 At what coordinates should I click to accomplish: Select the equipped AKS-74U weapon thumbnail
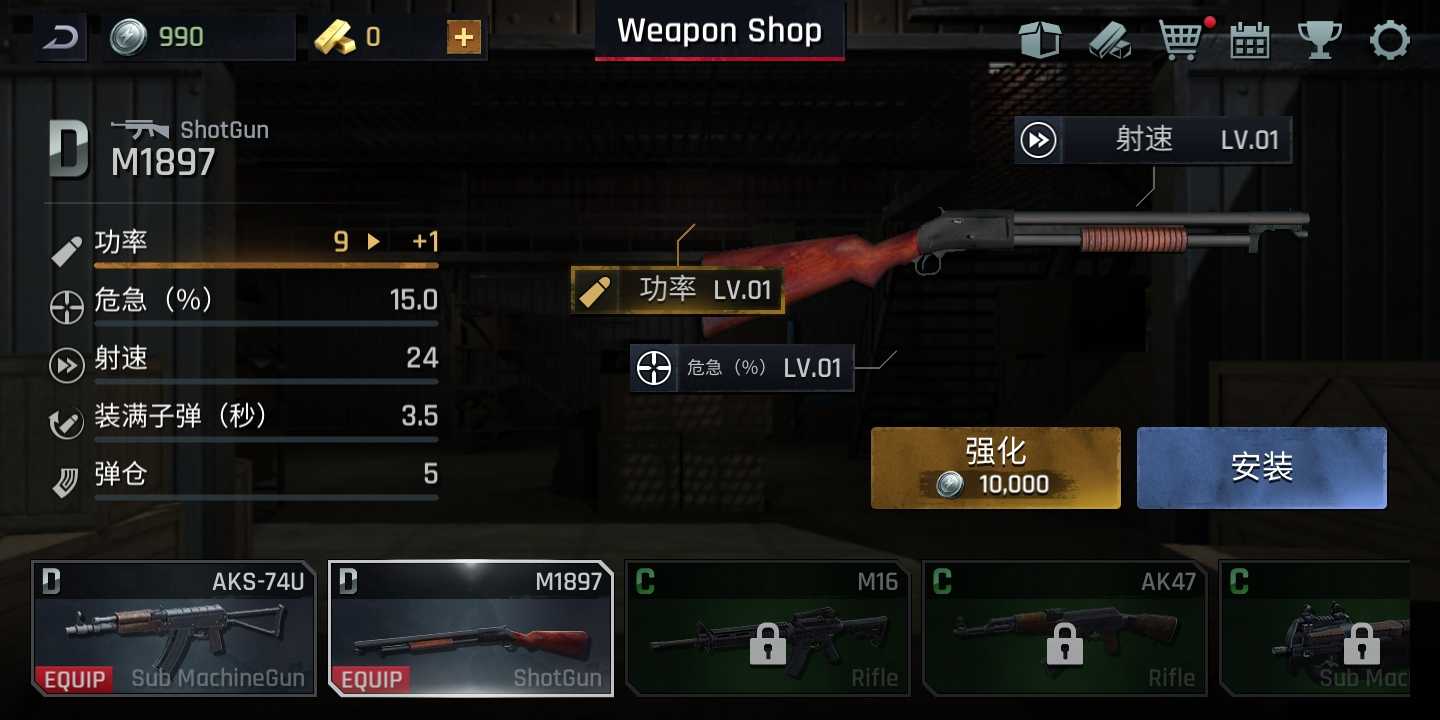point(174,629)
